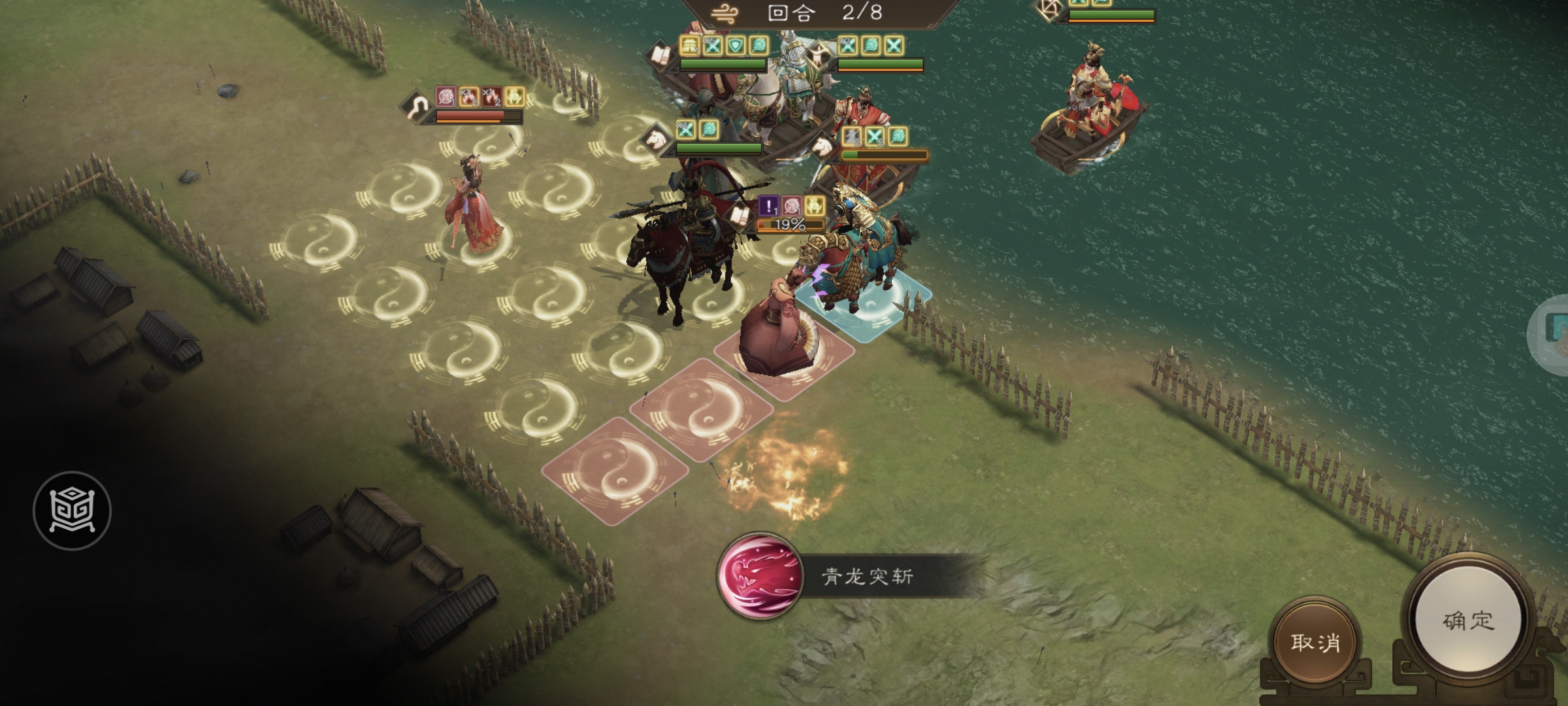Tap the wind direction icon beside the turn counter
This screenshot has width=1568, height=706.
pos(723,12)
